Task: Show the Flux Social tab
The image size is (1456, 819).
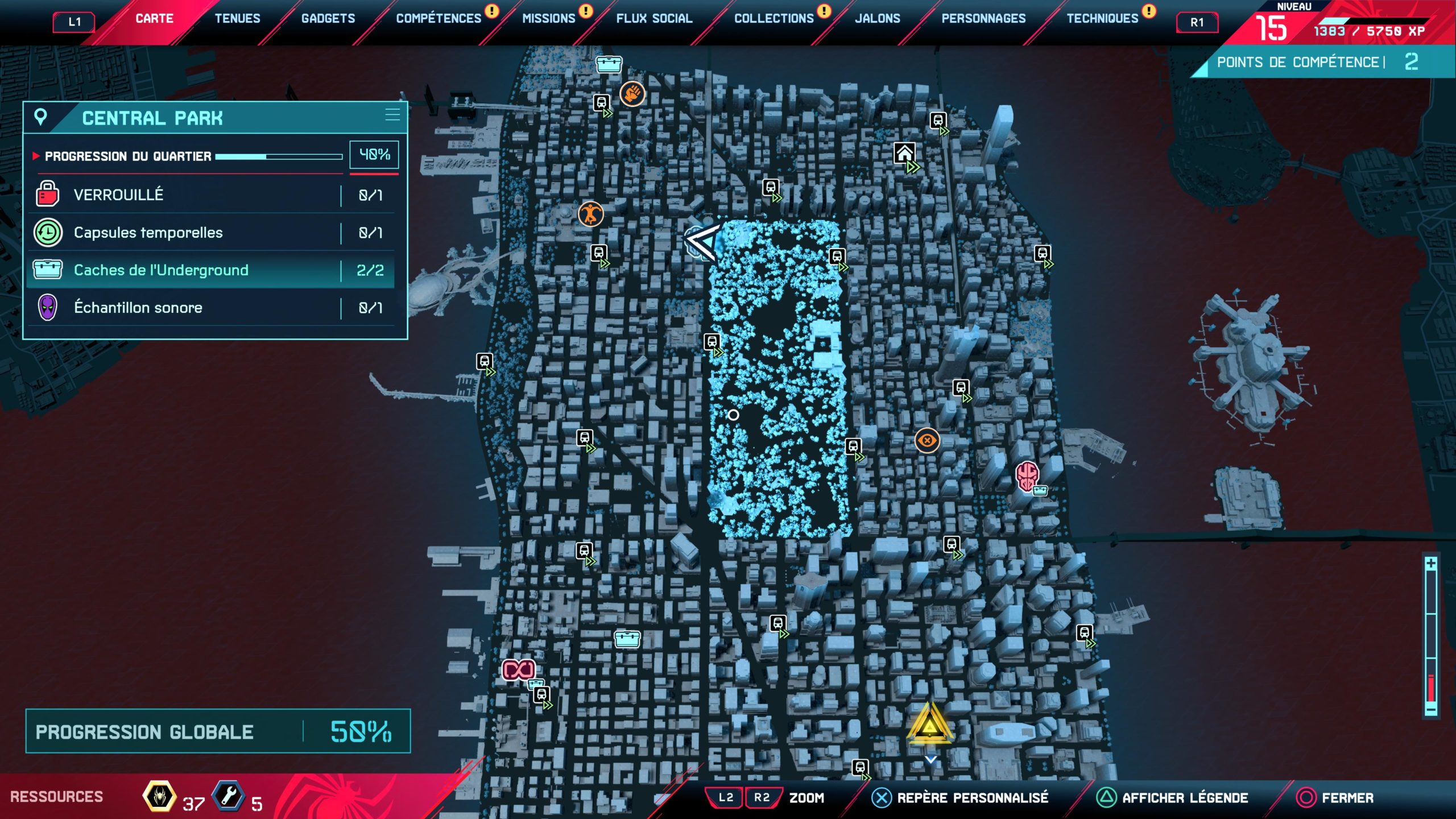Action: (654, 19)
